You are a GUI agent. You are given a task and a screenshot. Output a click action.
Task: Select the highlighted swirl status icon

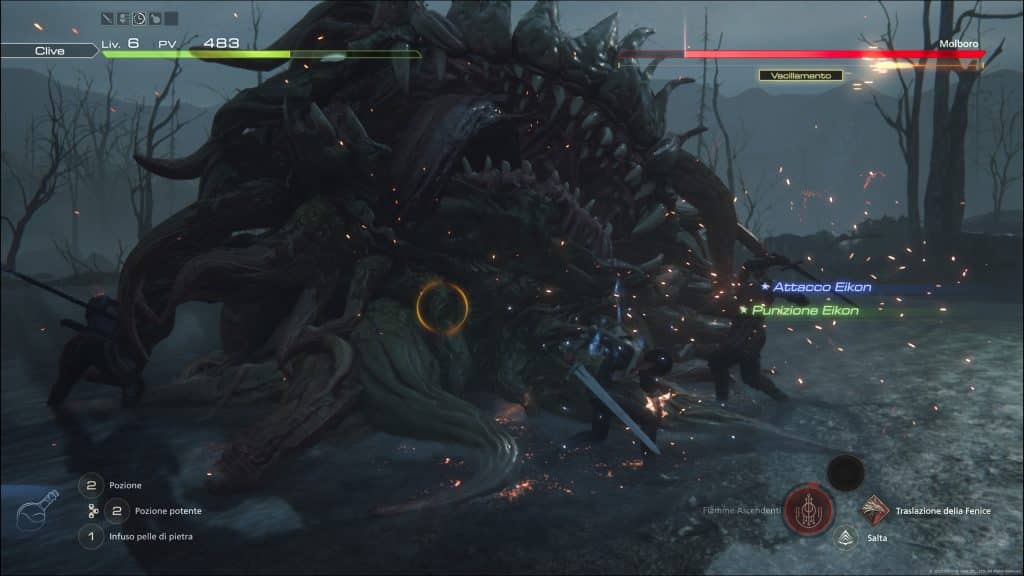click(139, 18)
